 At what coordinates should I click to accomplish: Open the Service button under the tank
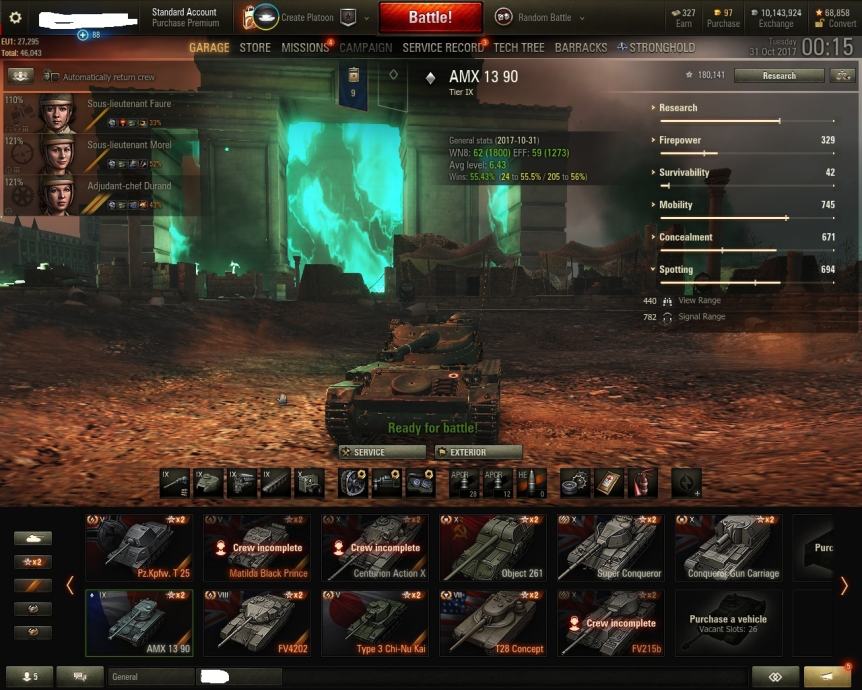pyautogui.click(x=383, y=452)
